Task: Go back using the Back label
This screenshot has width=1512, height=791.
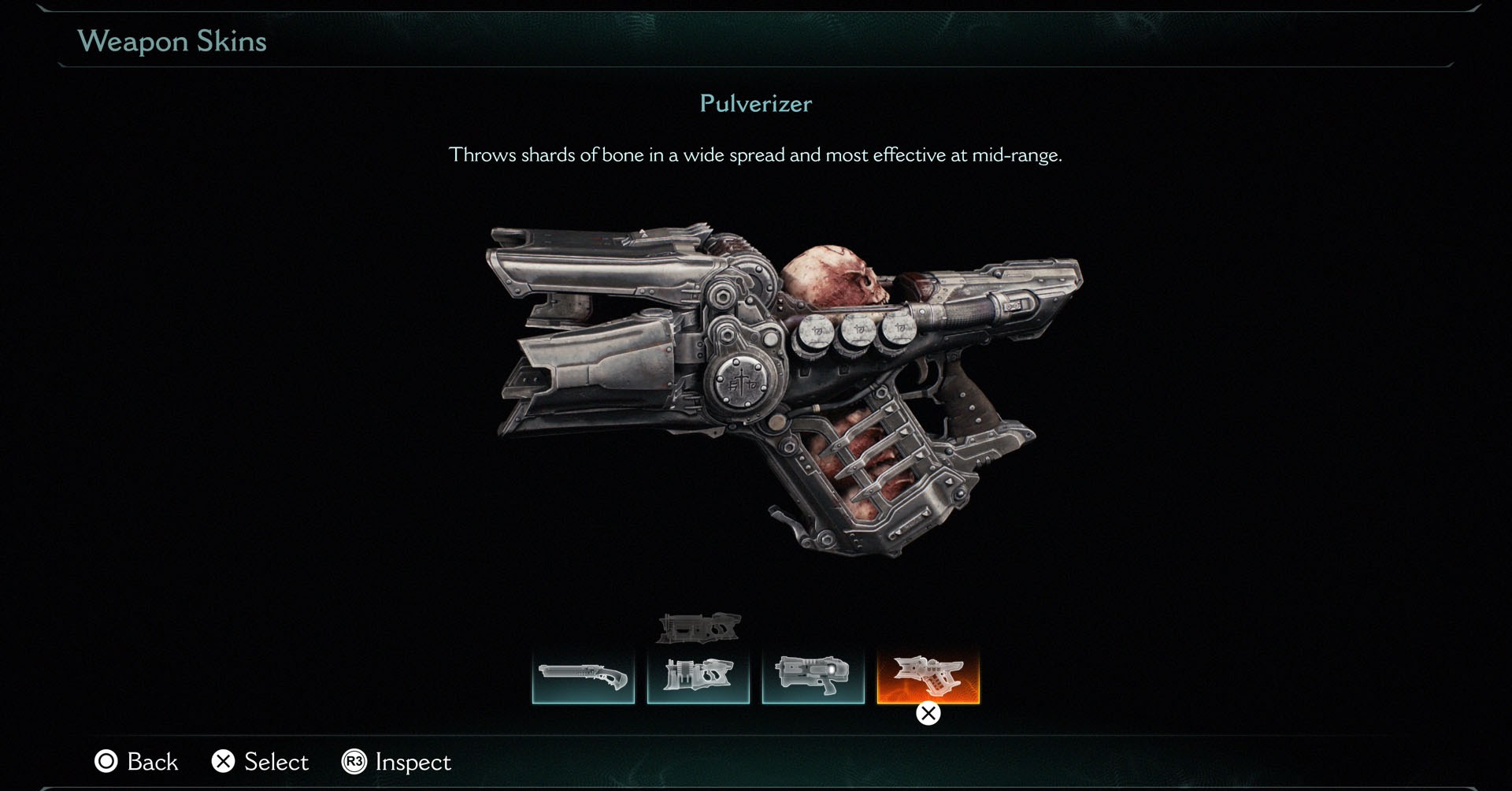Action: click(152, 762)
